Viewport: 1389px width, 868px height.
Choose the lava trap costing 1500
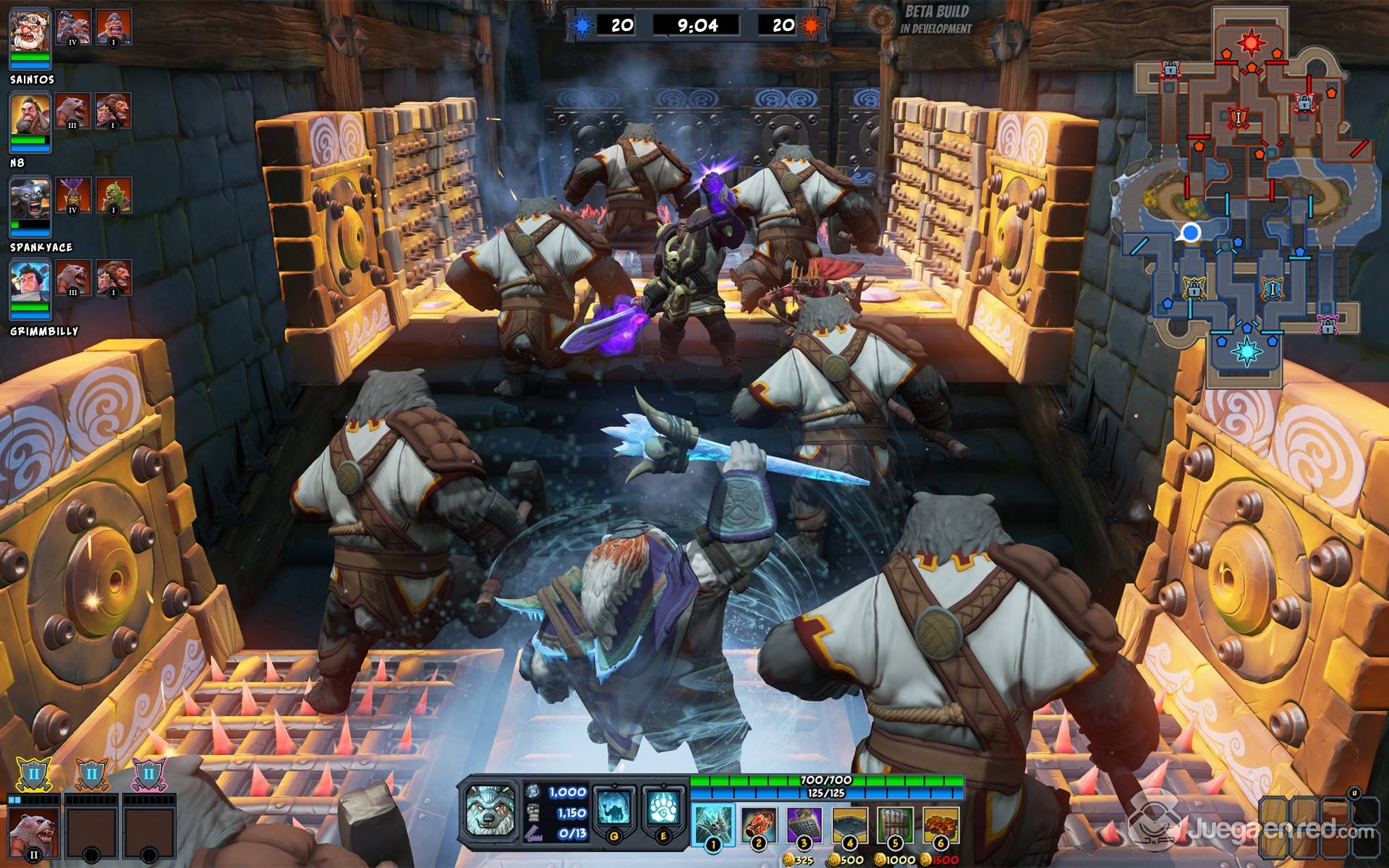pos(940,824)
